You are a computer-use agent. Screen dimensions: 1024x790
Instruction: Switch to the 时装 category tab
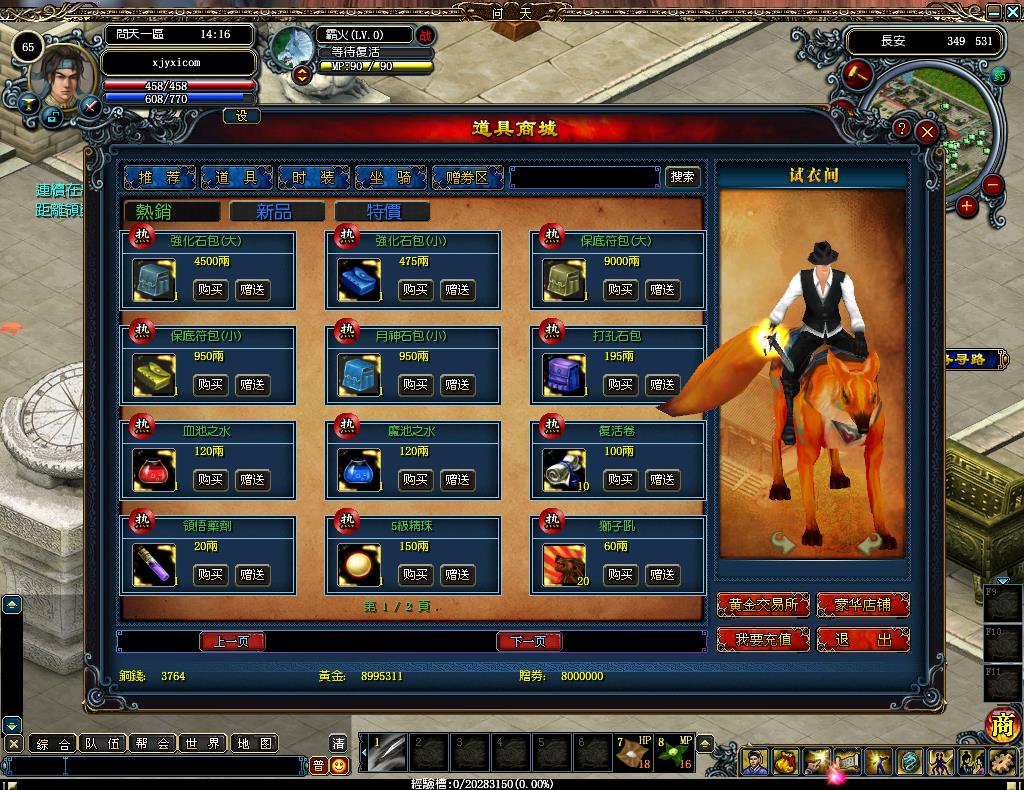click(313, 177)
